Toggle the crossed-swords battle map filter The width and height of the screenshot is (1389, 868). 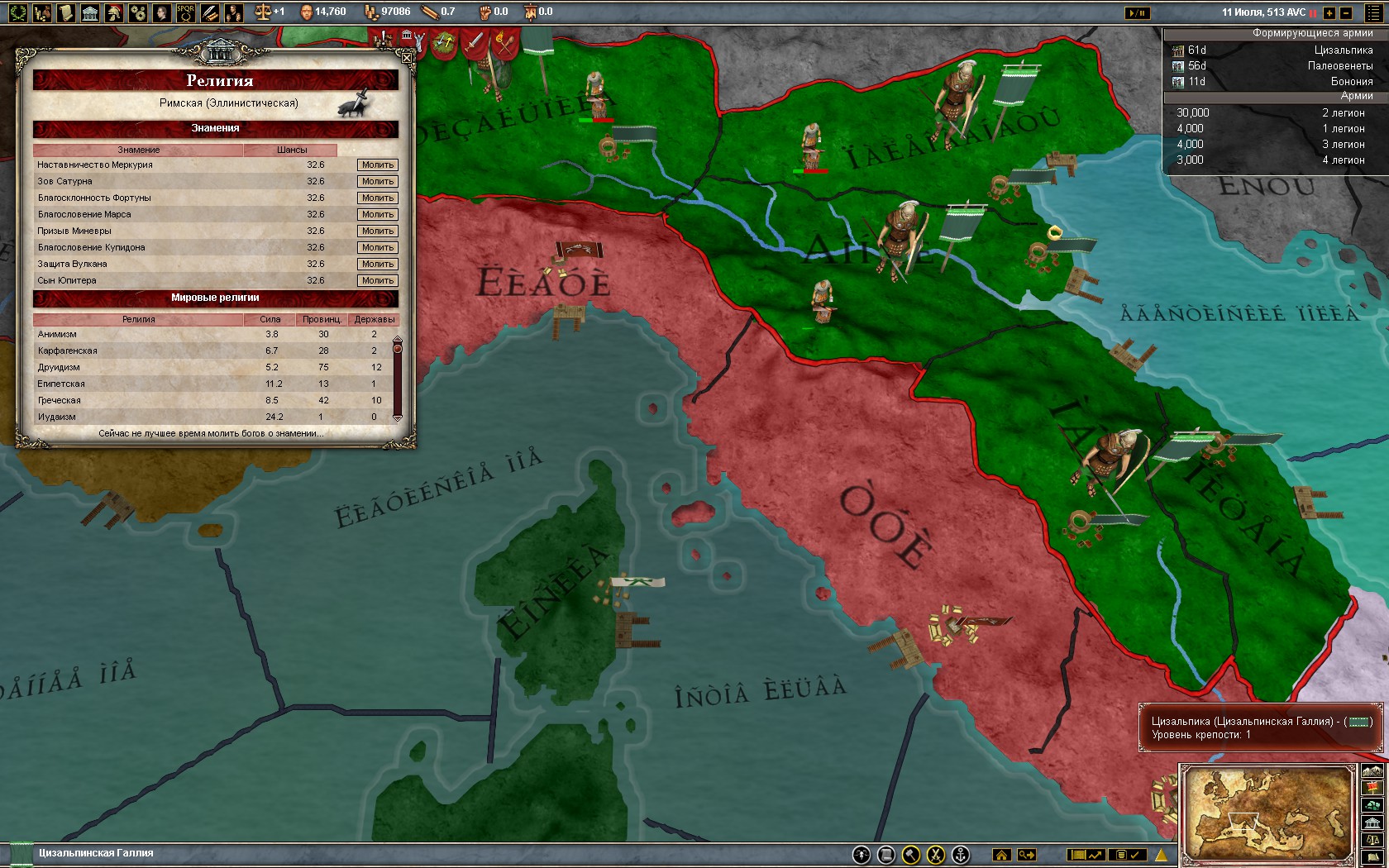pyautogui.click(x=937, y=856)
